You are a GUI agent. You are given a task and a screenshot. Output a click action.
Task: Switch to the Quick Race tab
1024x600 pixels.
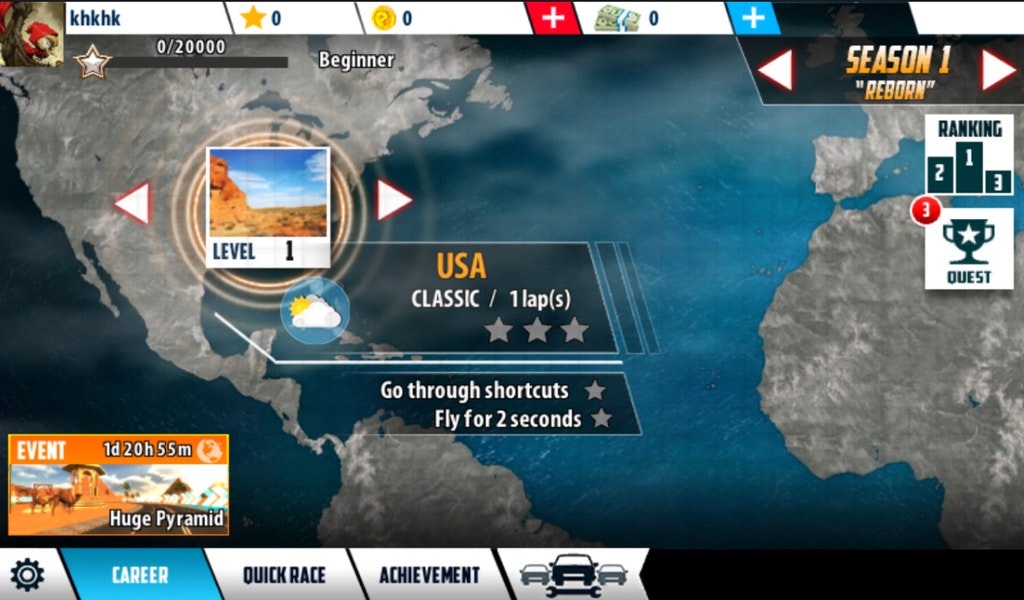pos(284,575)
